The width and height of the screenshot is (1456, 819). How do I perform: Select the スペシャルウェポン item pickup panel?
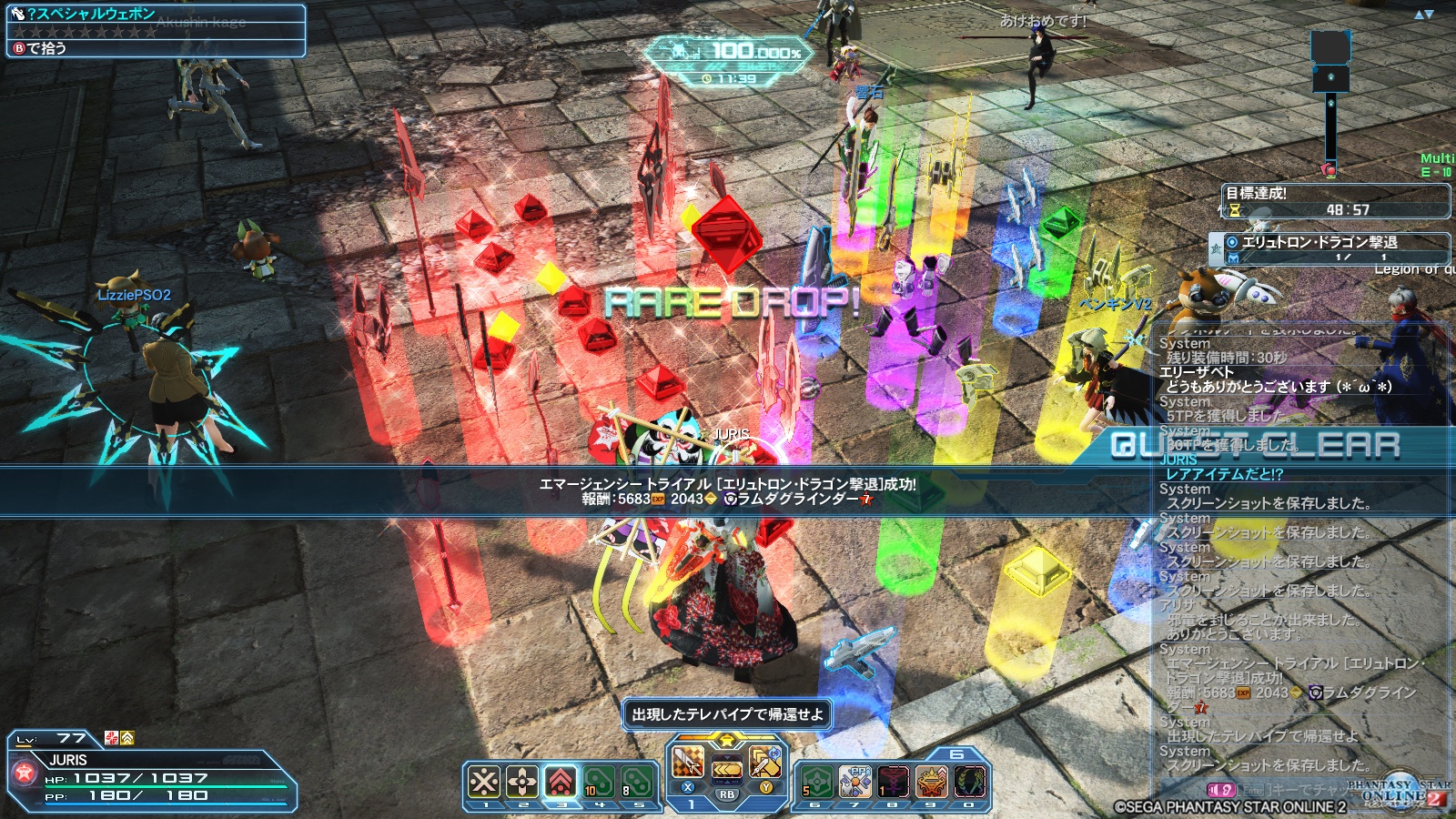pyautogui.click(x=156, y=30)
